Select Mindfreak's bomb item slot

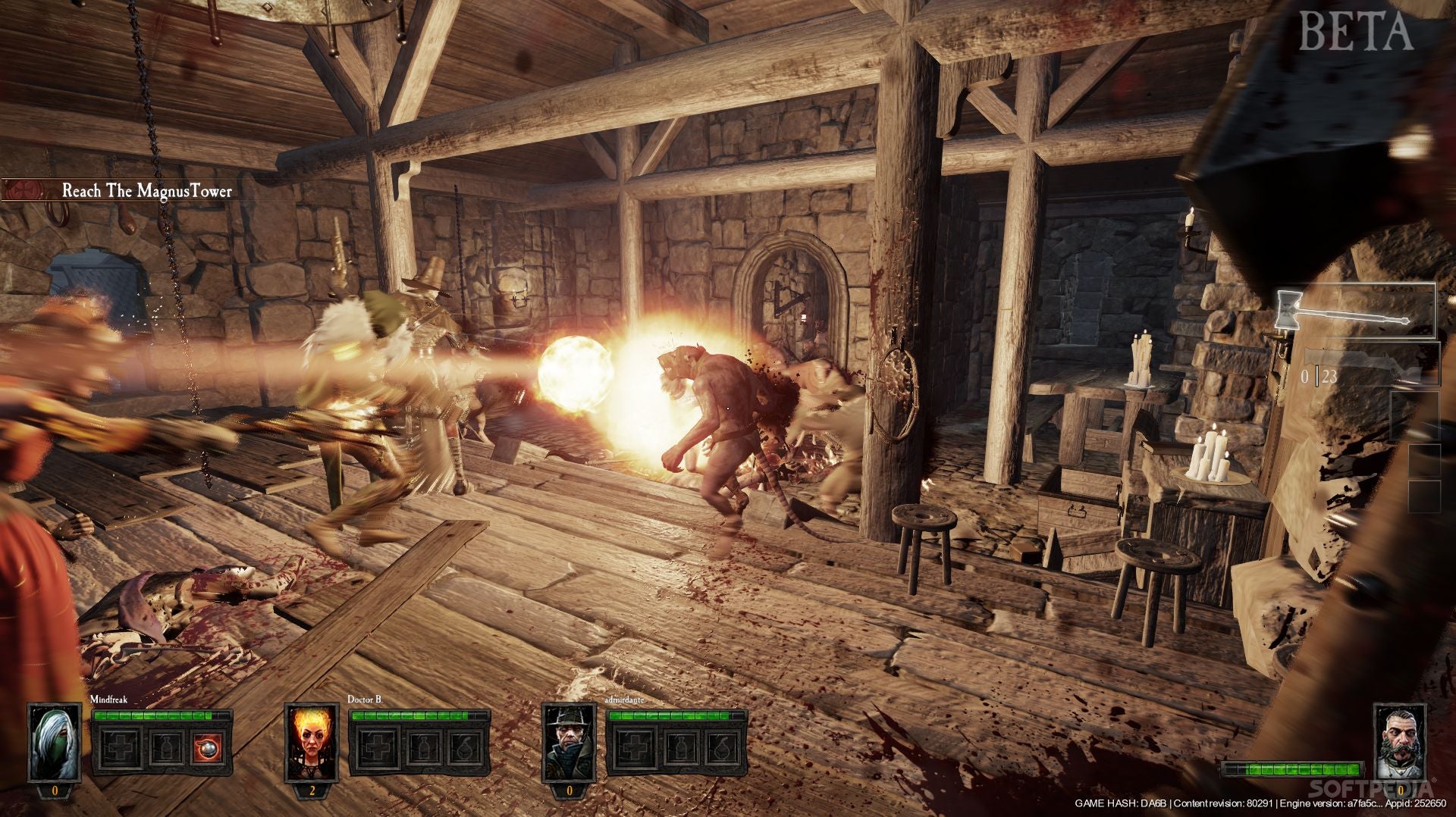pyautogui.click(x=209, y=749)
